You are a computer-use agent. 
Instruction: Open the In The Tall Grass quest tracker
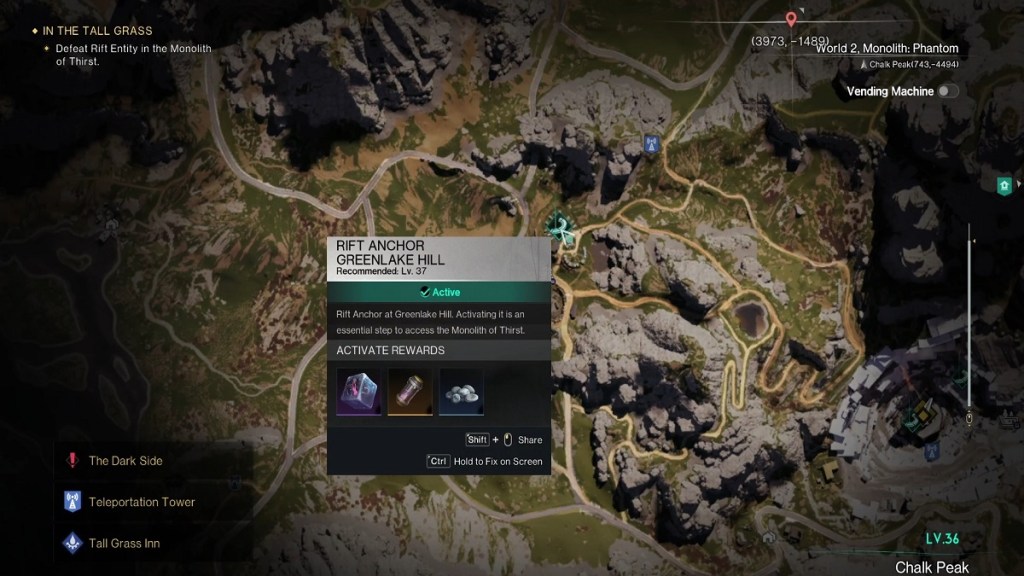pos(97,31)
